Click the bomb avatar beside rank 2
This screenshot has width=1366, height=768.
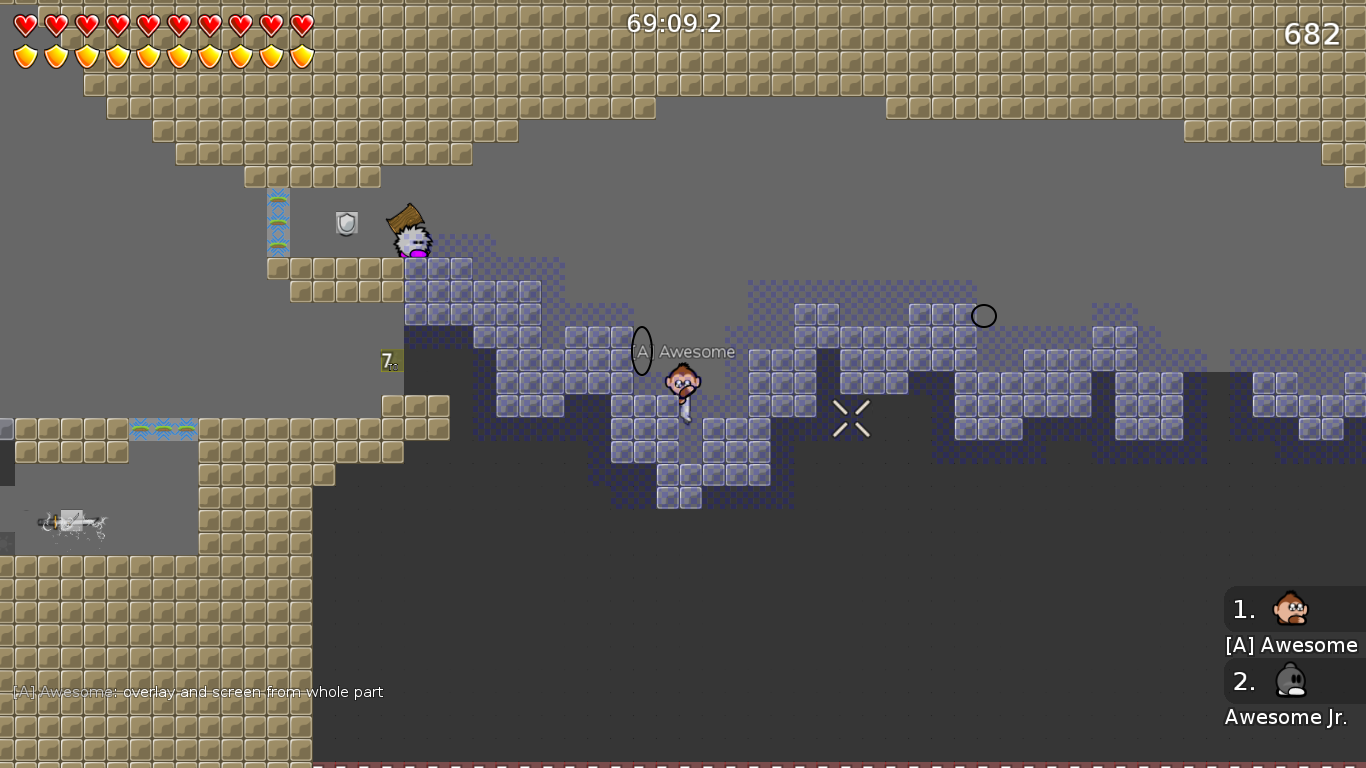[1291, 681]
